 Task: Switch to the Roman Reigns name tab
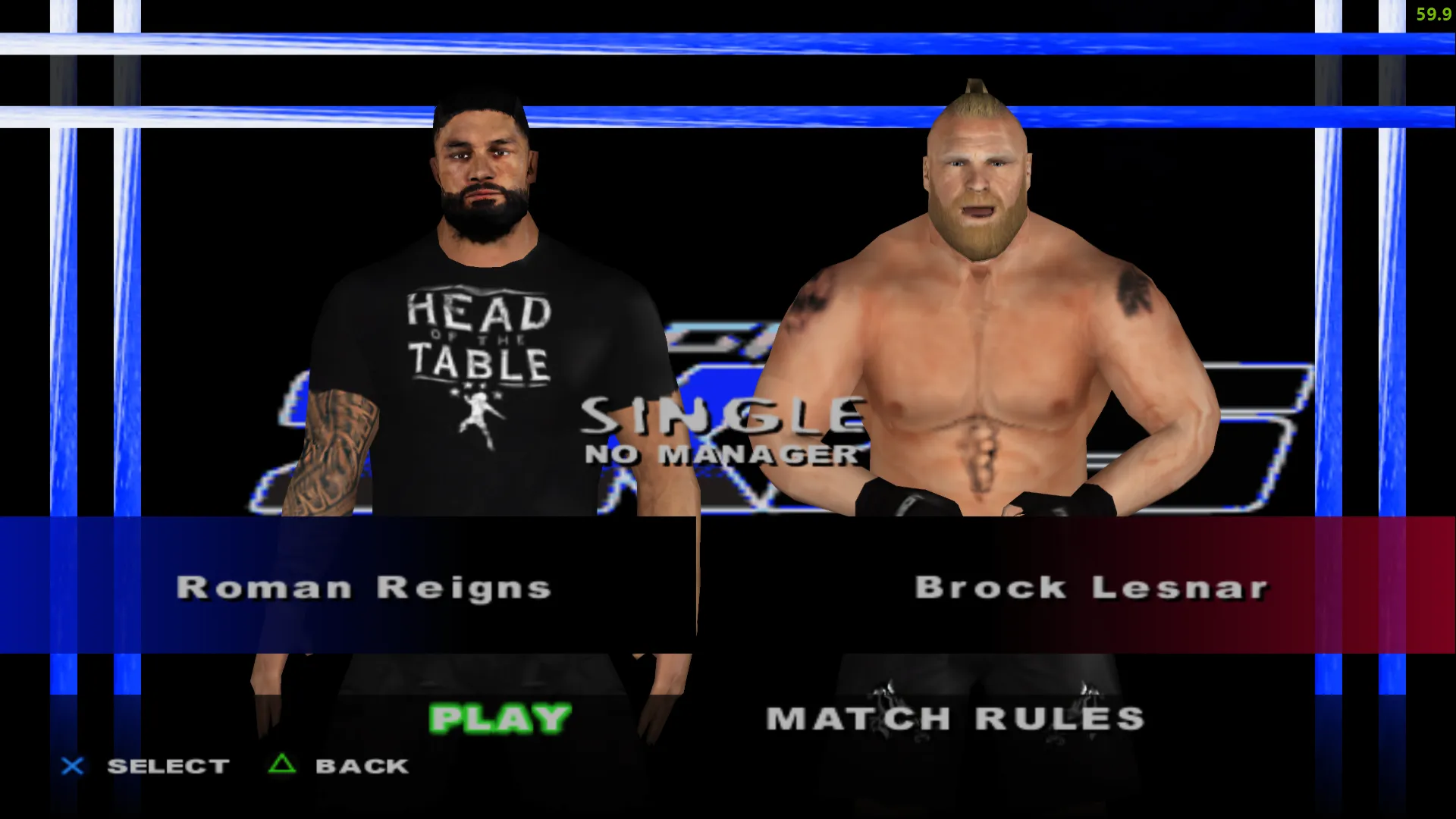click(364, 586)
